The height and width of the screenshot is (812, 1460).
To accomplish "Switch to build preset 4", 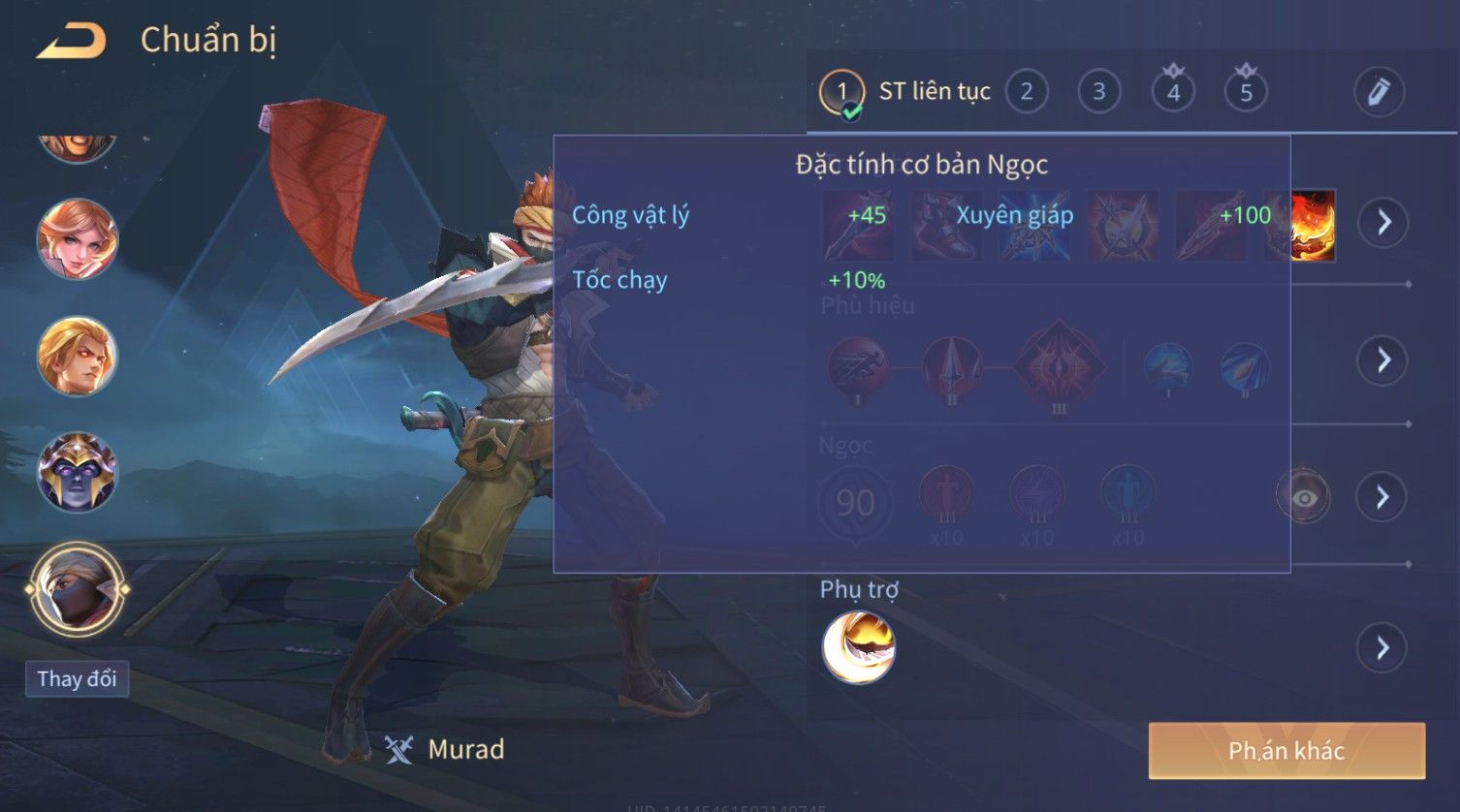I will (x=1173, y=92).
